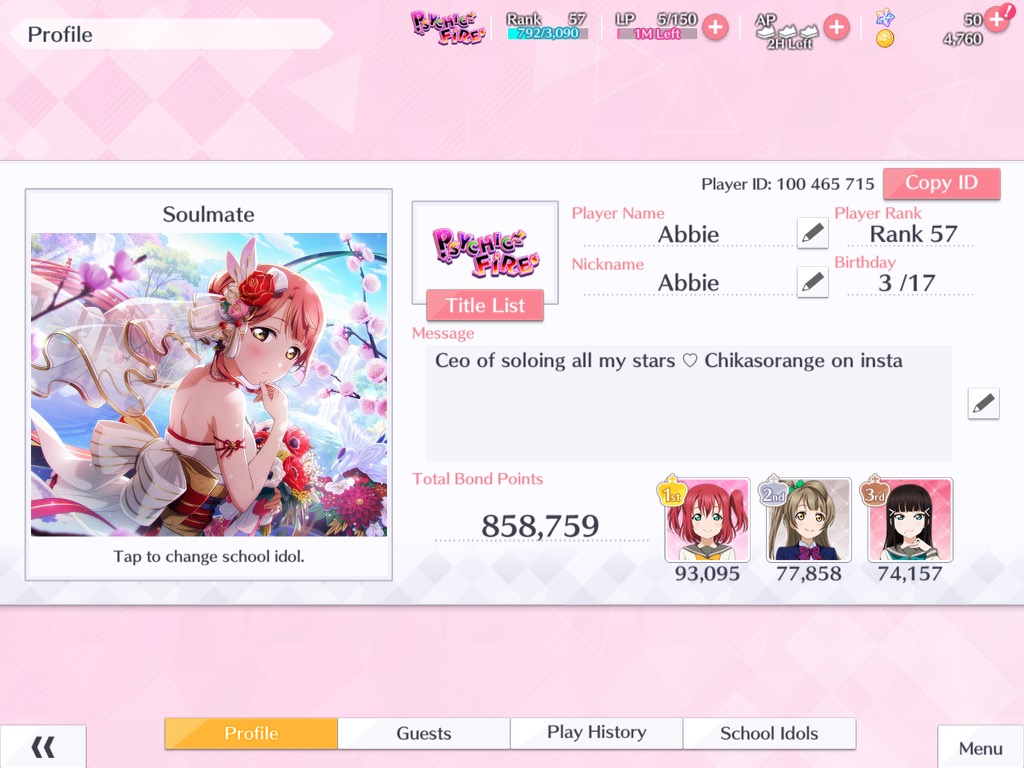Go back with the double-arrow button
The width and height of the screenshot is (1024, 768).
pos(43,747)
